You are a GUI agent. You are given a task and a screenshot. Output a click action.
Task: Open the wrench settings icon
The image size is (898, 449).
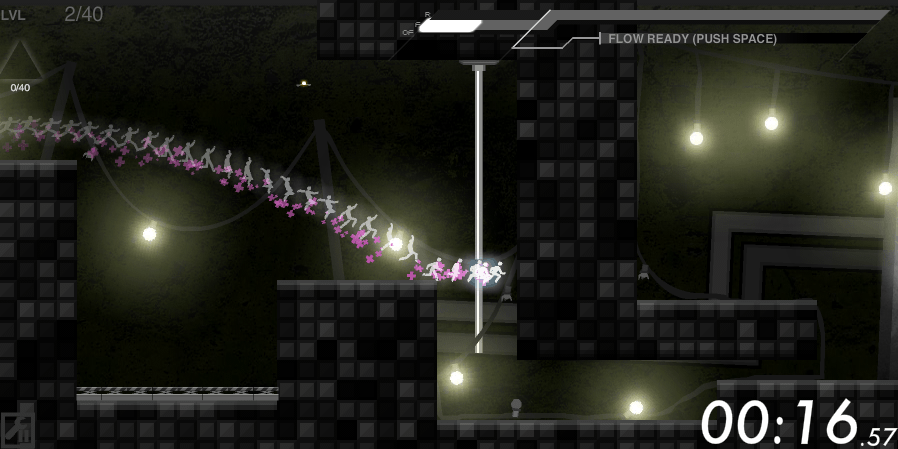click(17, 429)
